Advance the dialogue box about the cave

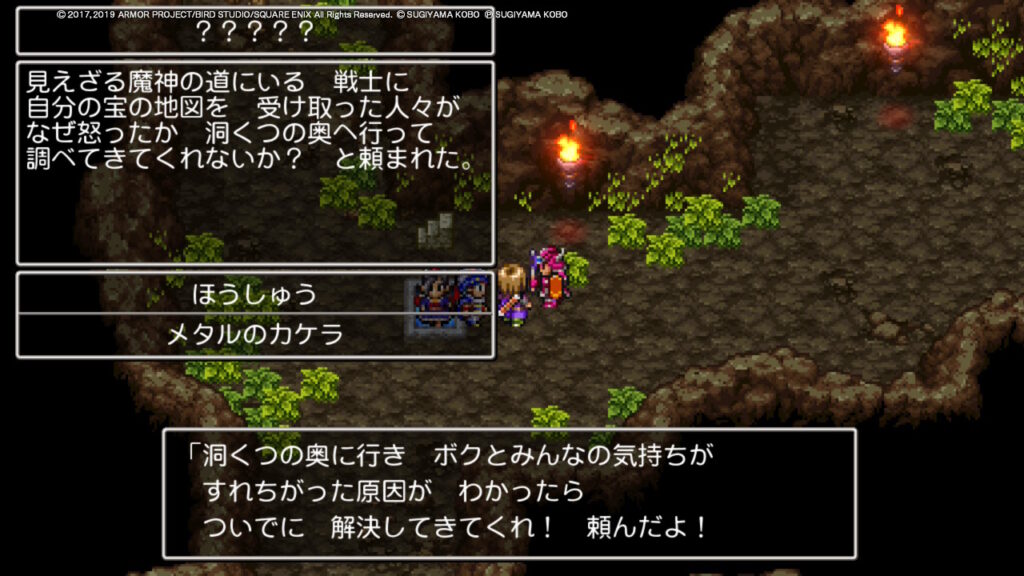coord(509,493)
